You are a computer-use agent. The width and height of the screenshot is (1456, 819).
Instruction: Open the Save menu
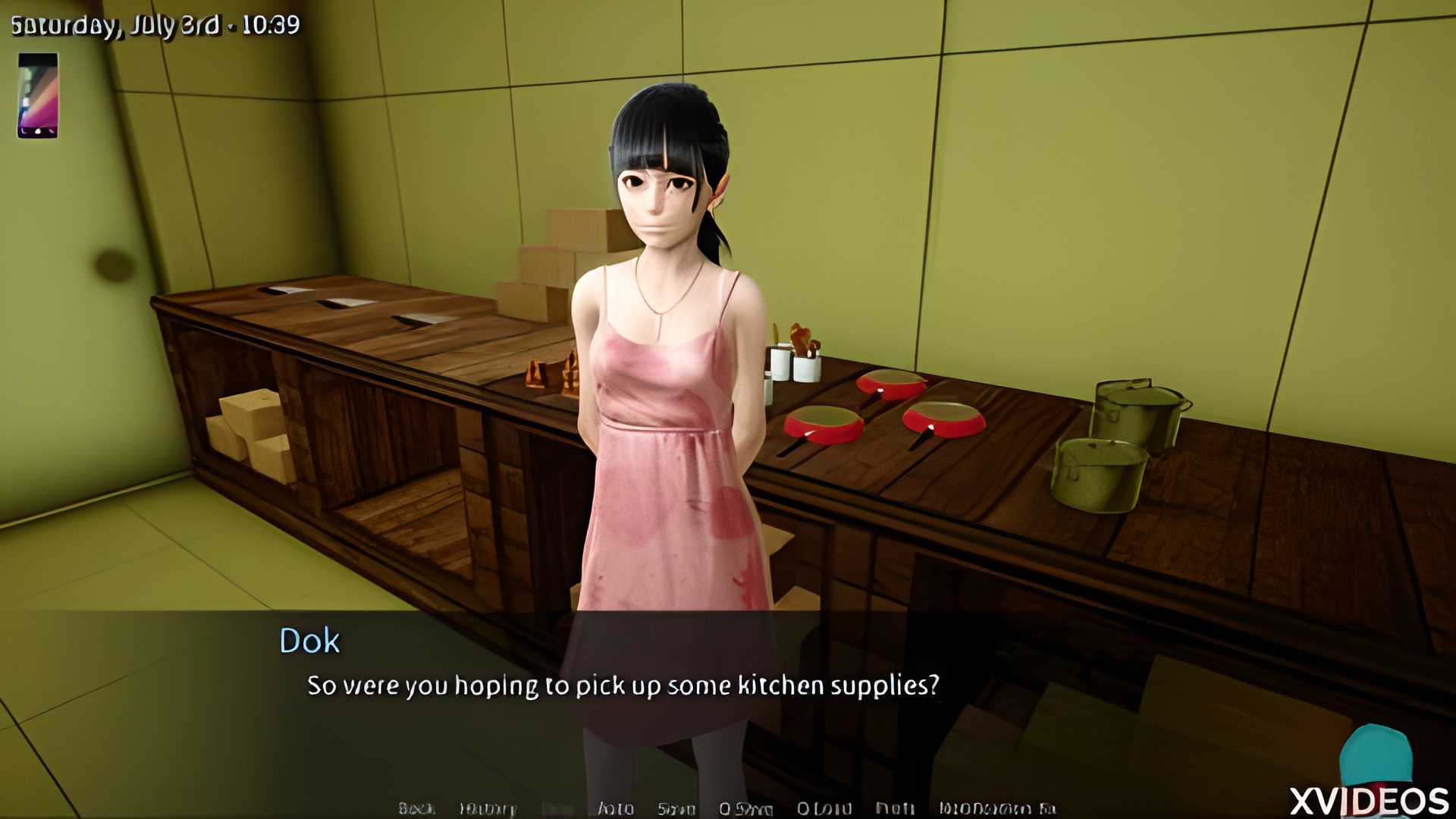point(676,808)
